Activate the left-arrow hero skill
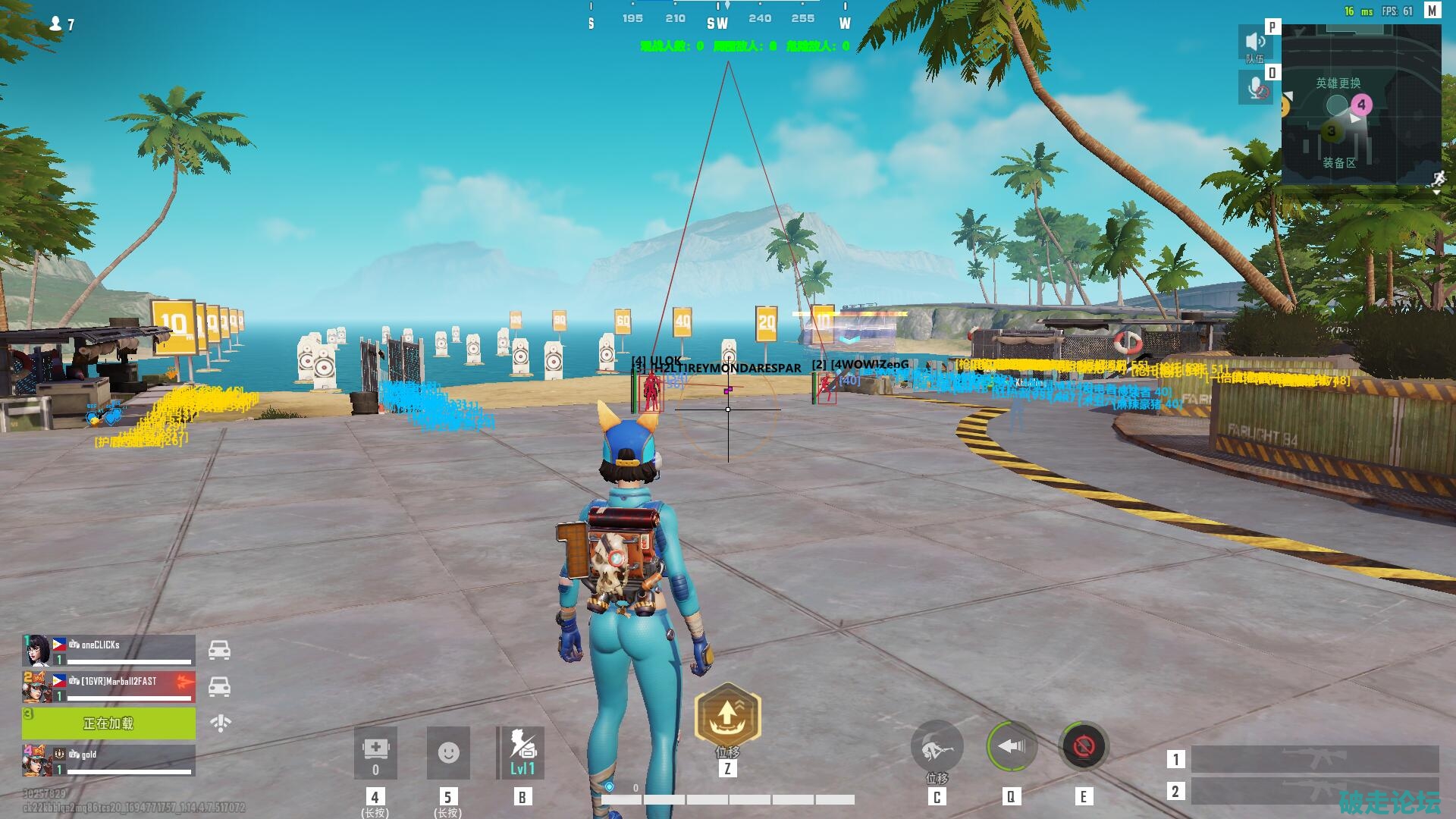This screenshot has width=1456, height=819. click(1010, 747)
